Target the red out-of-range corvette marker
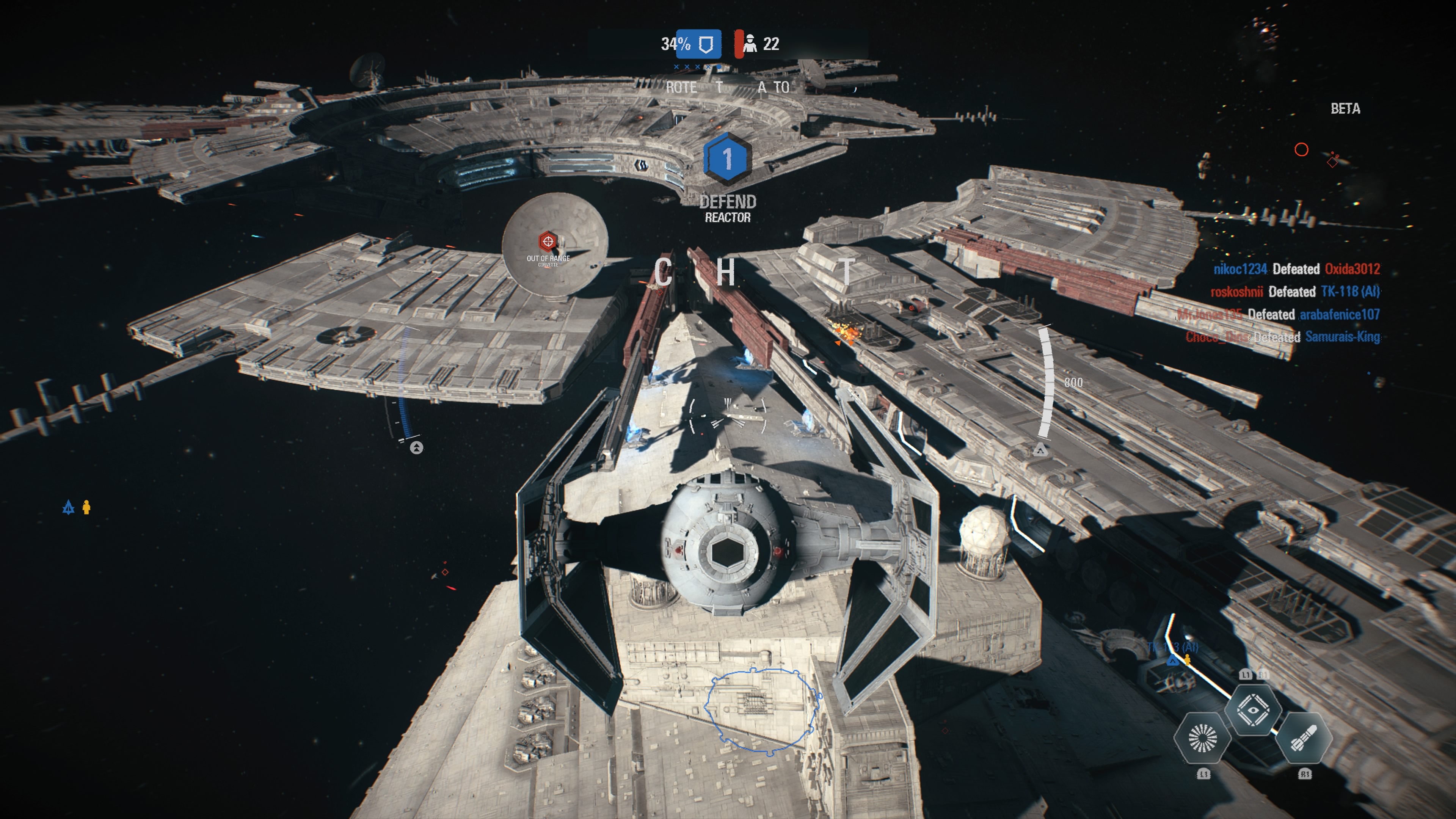Image resolution: width=1456 pixels, height=819 pixels. [x=547, y=242]
